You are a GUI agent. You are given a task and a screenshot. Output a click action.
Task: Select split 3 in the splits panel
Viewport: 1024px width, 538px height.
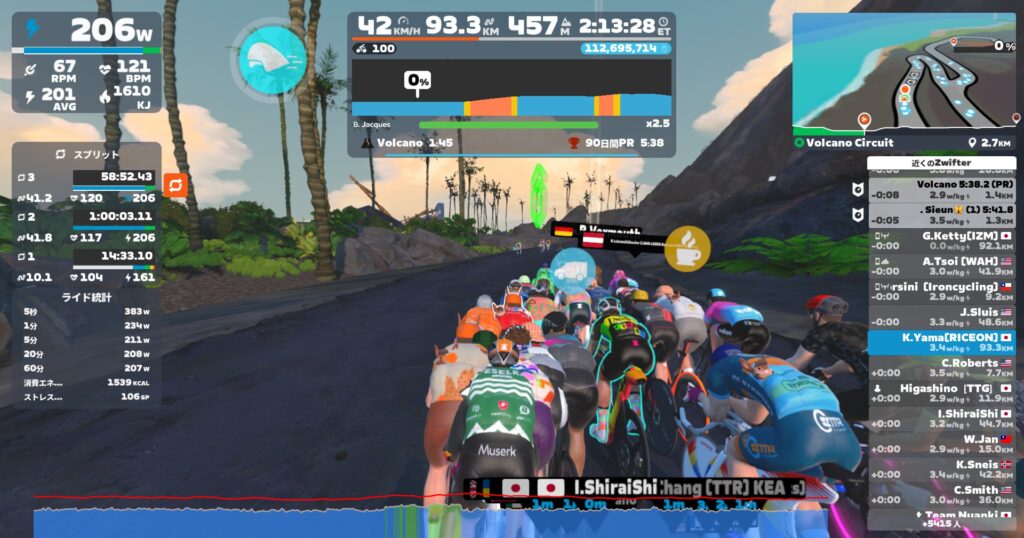pos(86,187)
